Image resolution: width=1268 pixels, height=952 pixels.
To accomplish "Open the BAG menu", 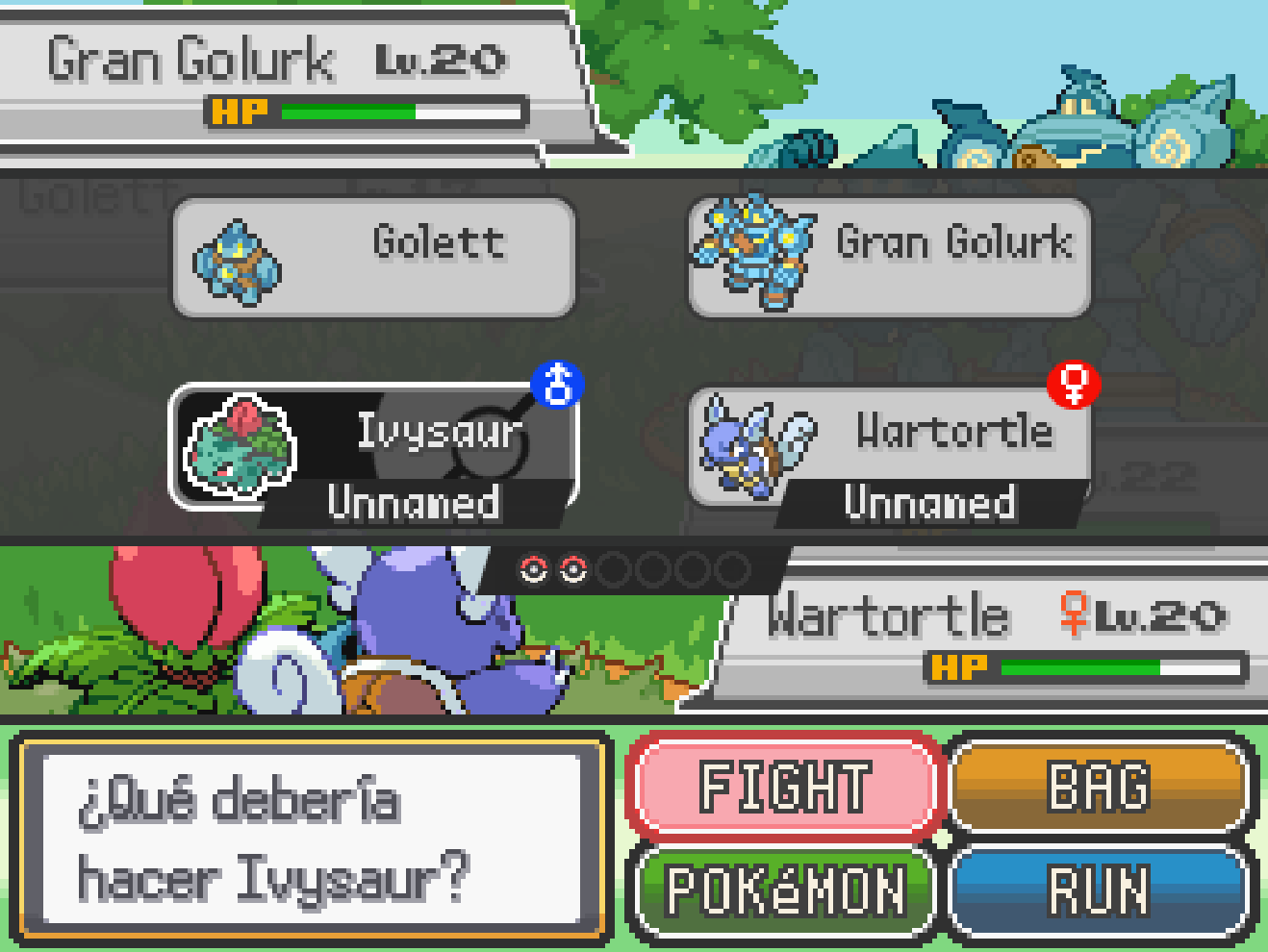I will (1099, 787).
